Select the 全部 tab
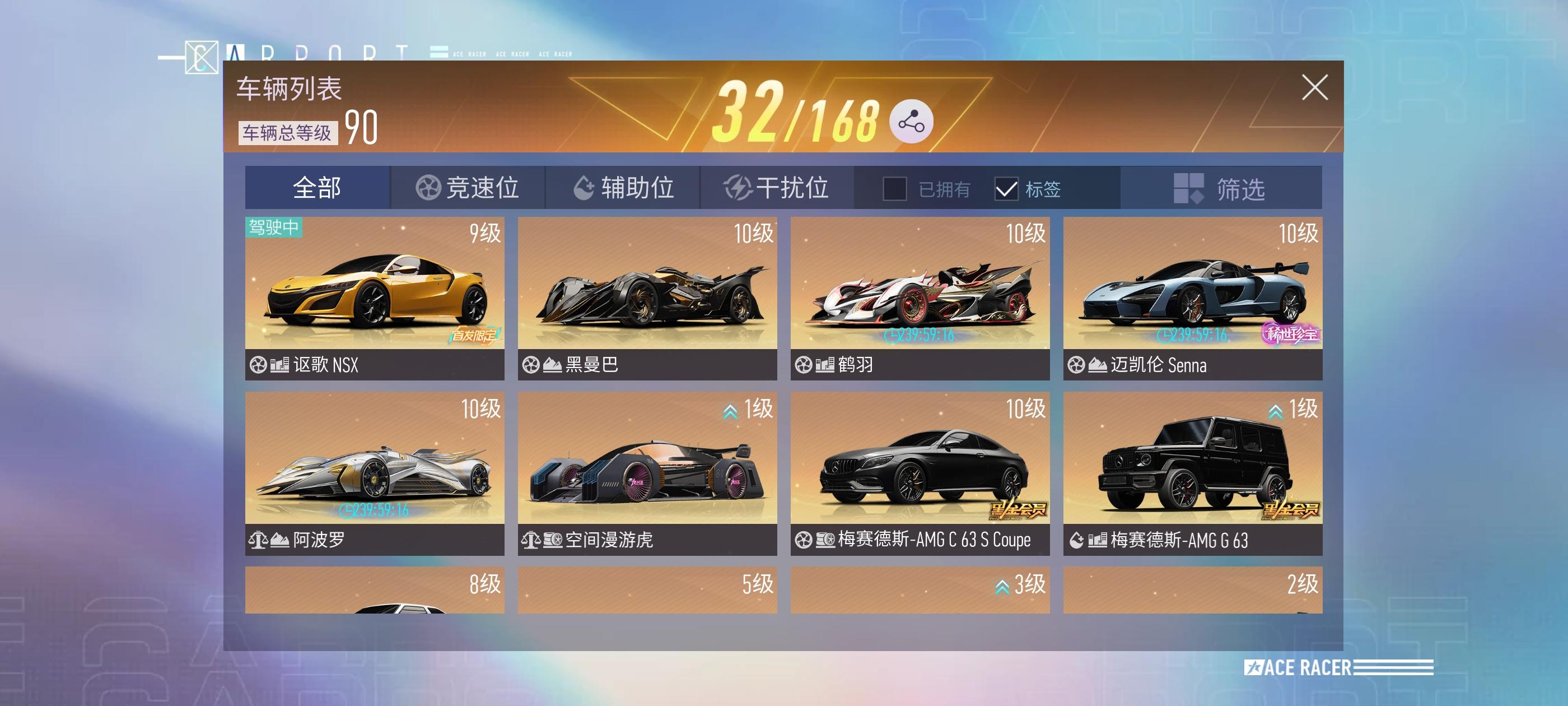 pyautogui.click(x=315, y=188)
